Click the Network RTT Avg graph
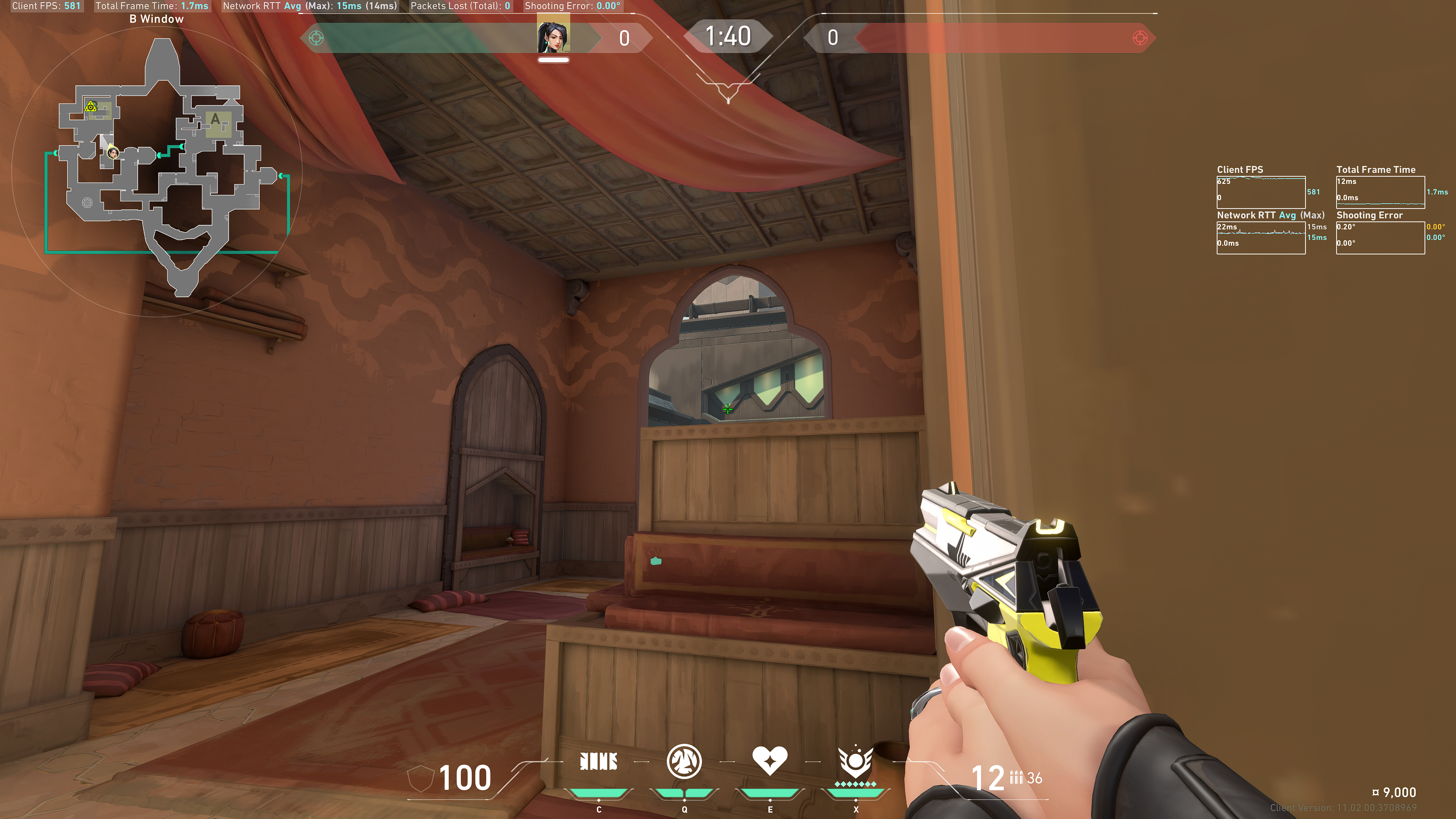The width and height of the screenshot is (1456, 819). (x=1260, y=237)
